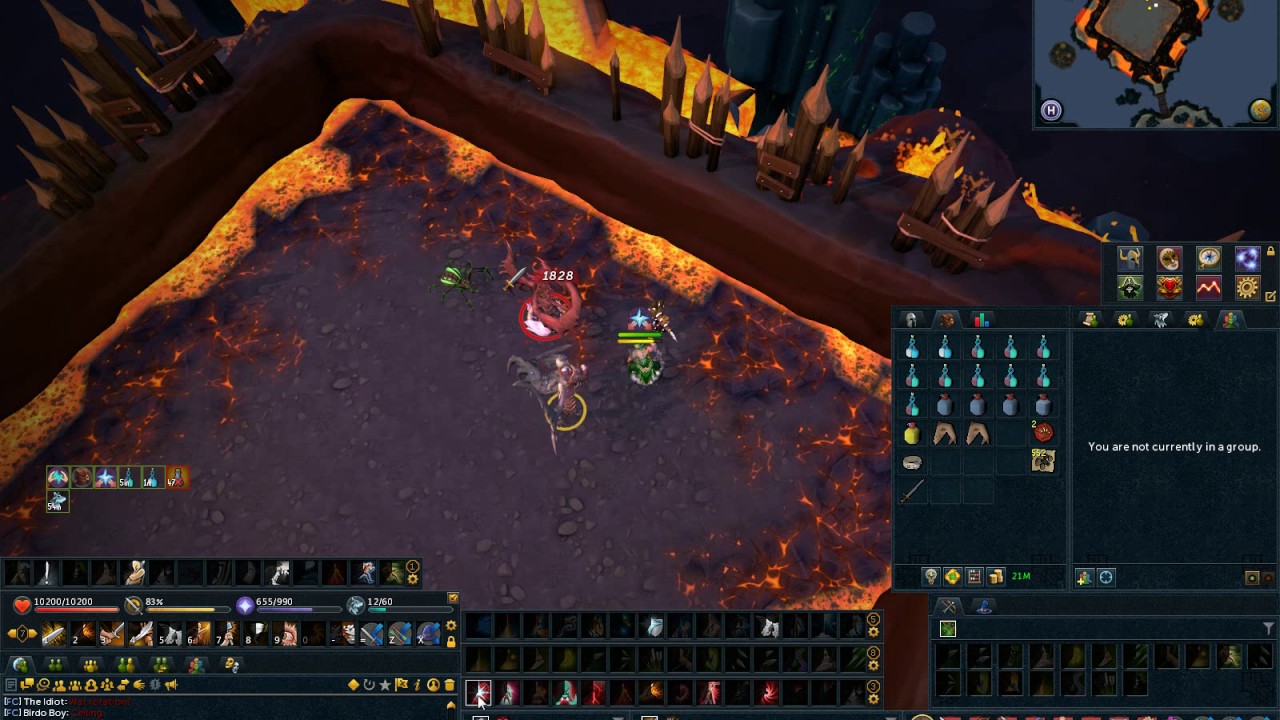This screenshot has height=720, width=1280.
Task: Select the yellow vial in the backpack
Action: coord(911,434)
